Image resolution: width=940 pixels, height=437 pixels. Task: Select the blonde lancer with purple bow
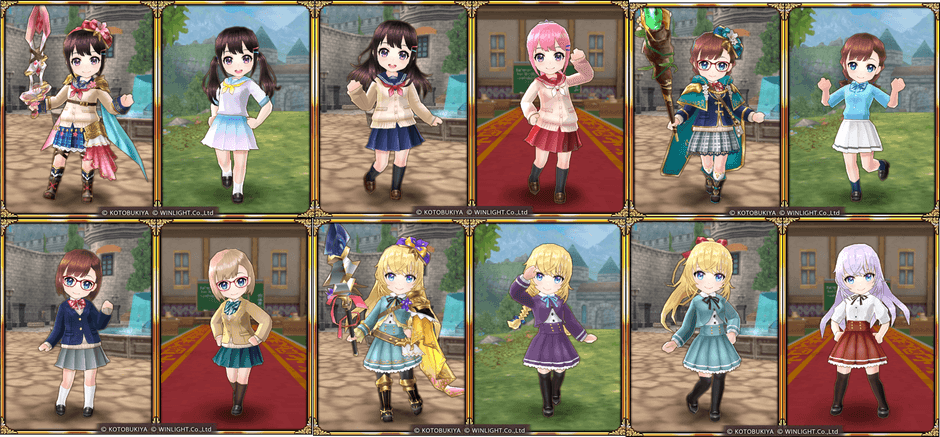[392, 328]
